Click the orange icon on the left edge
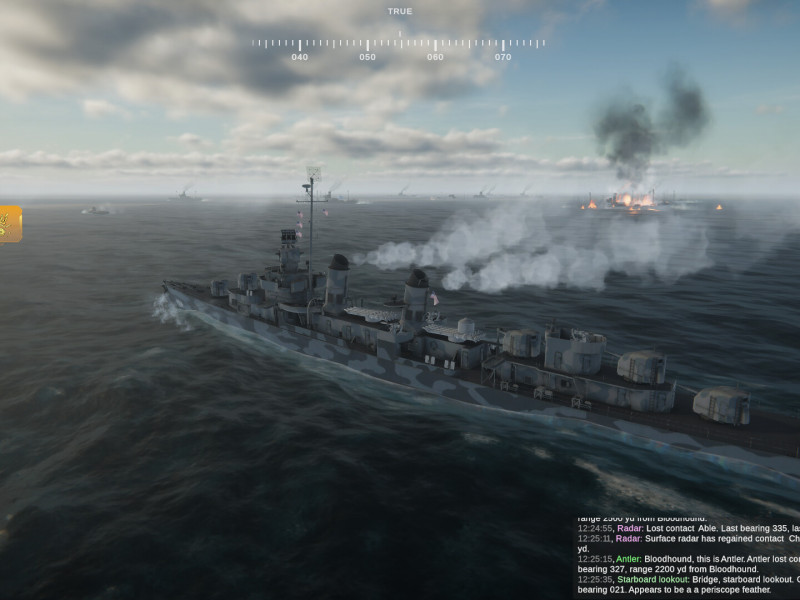The image size is (800, 600). (9, 223)
